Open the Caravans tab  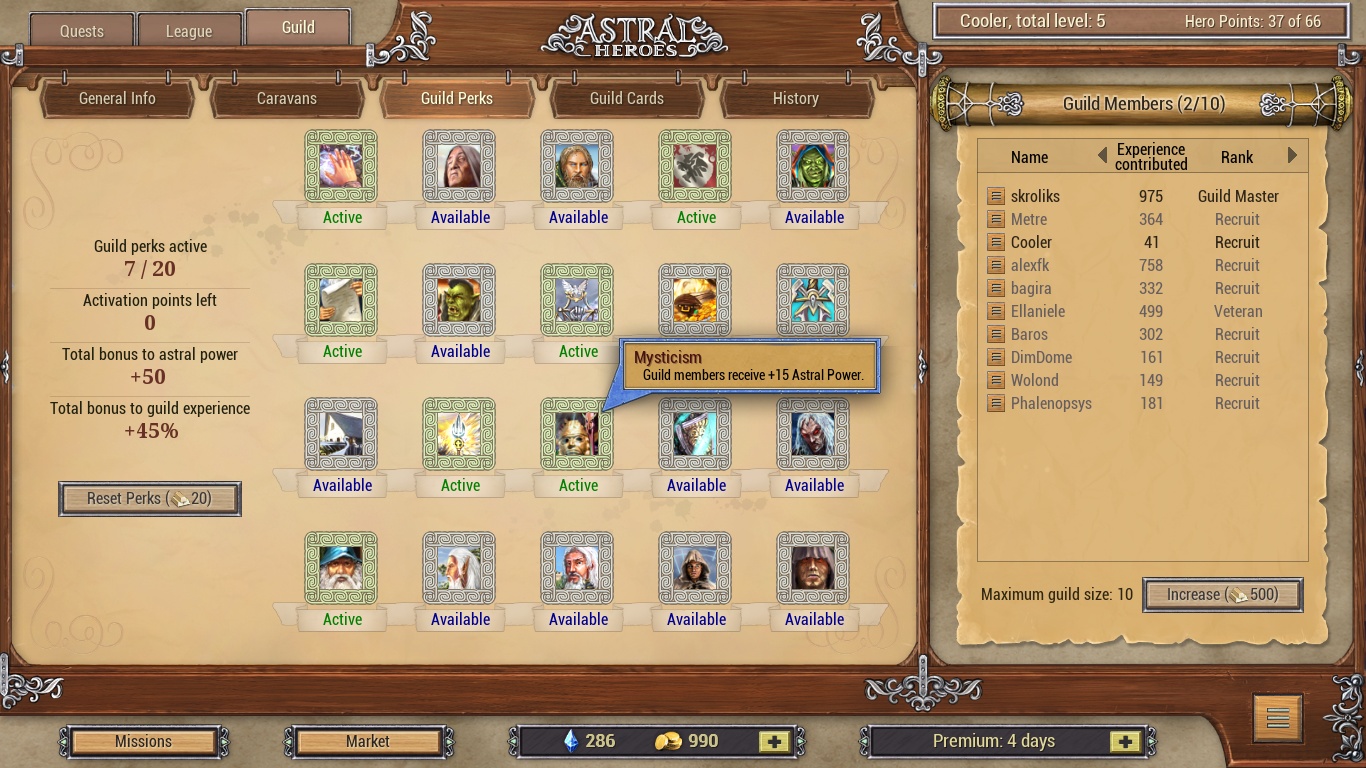click(287, 99)
